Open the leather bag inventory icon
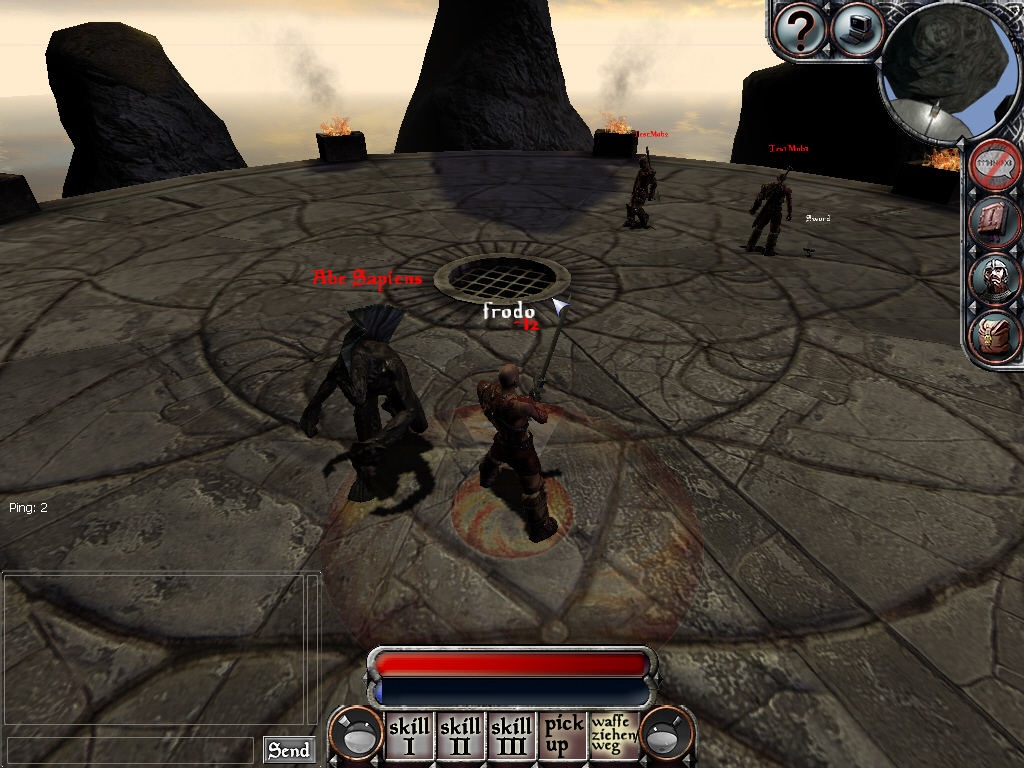Image resolution: width=1024 pixels, height=768 pixels. tap(995, 337)
